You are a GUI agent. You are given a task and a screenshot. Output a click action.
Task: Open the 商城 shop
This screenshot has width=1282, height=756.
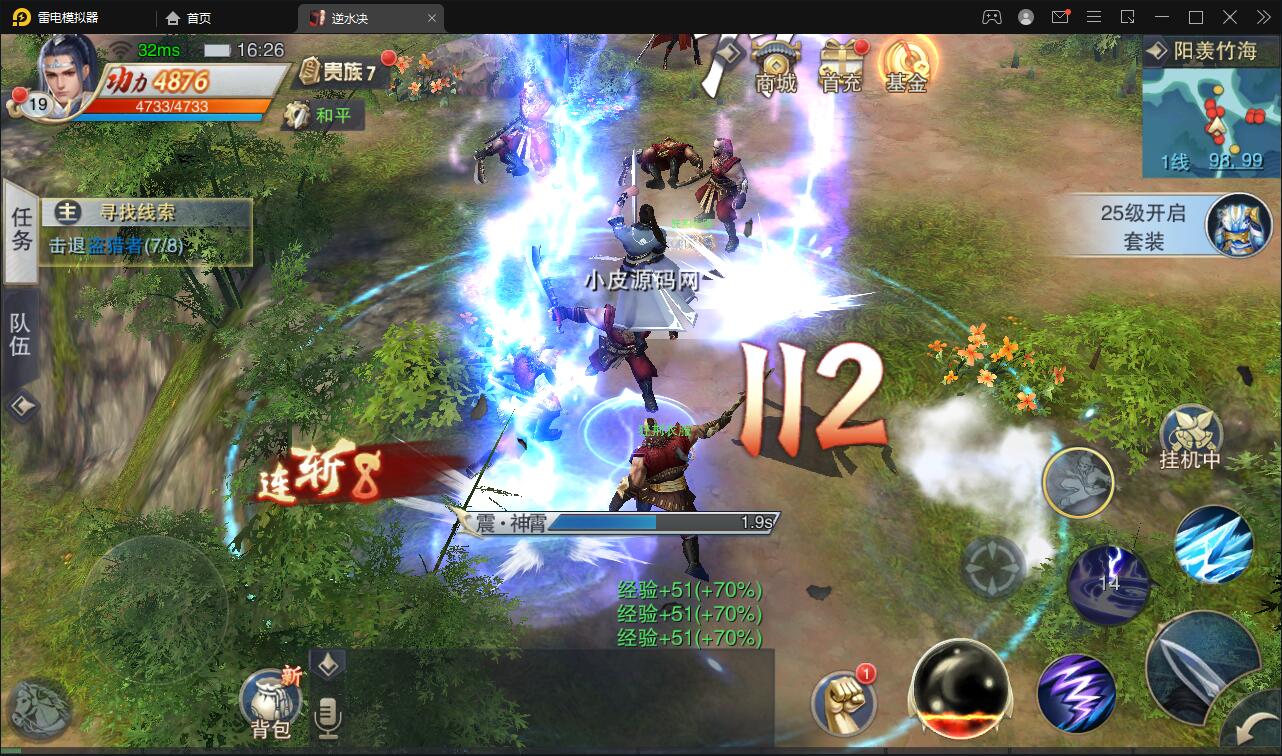(x=776, y=67)
